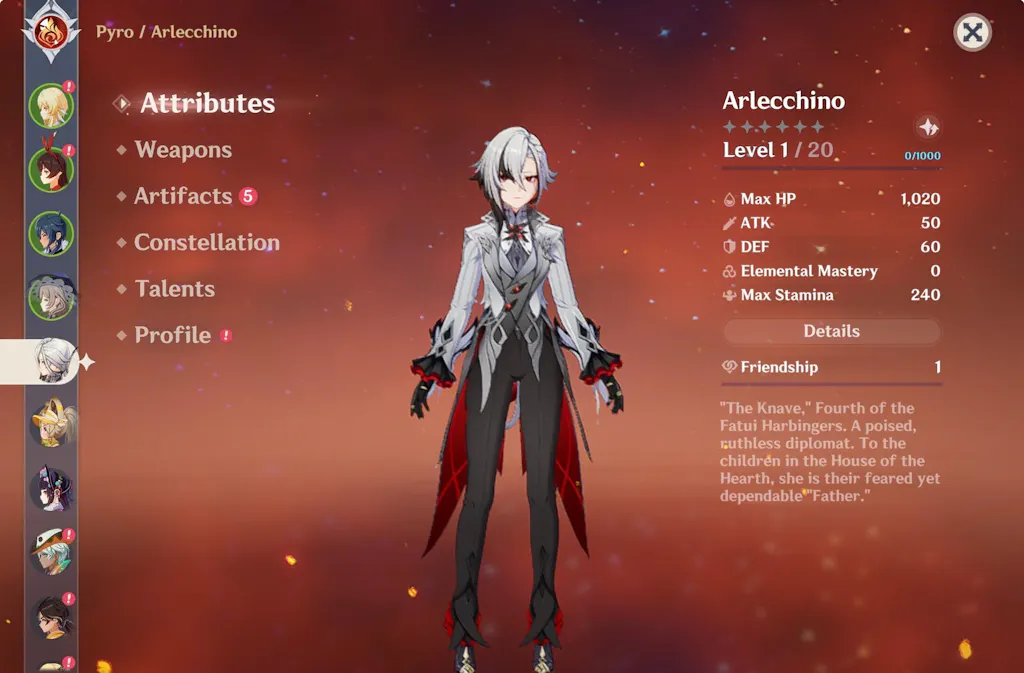Pick the grey-haired character with dark hat
This screenshot has height=673, width=1024.
[x=50, y=297]
